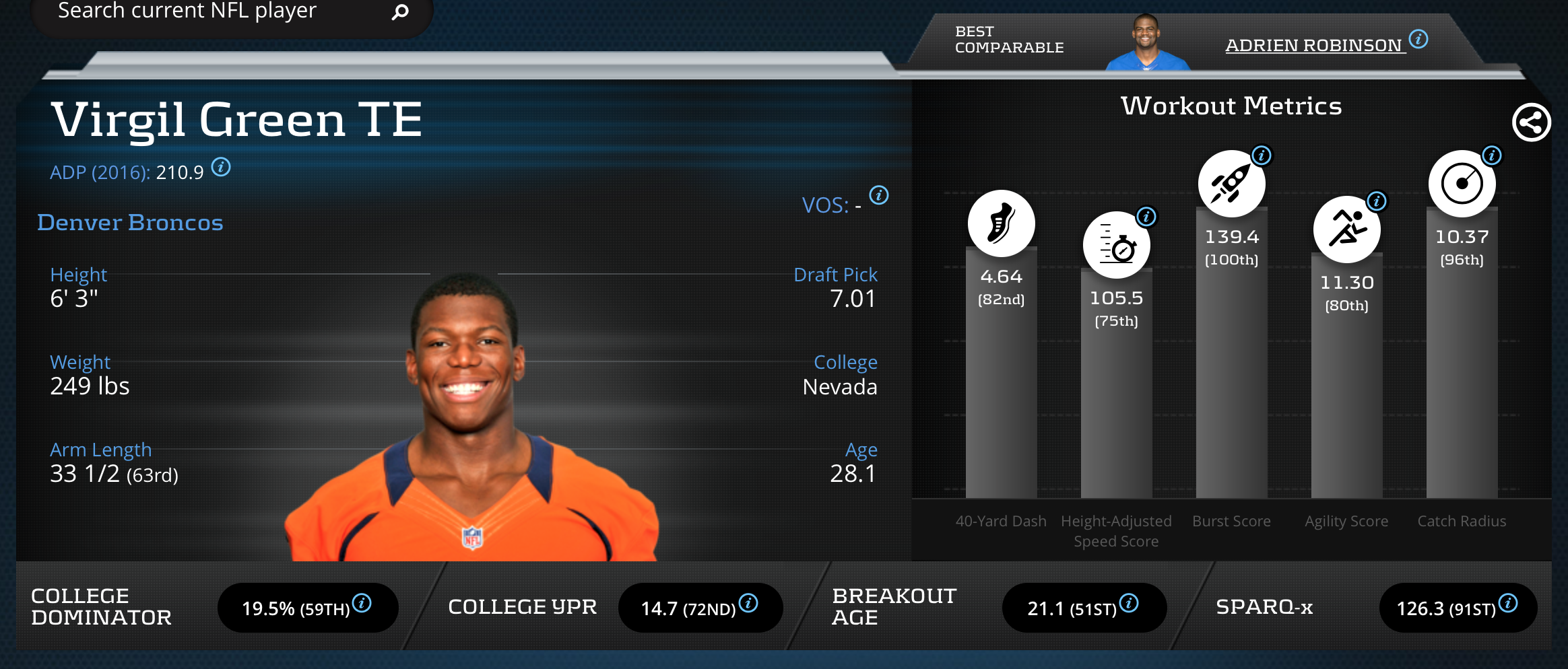Click the share icon beside Workout Metrics
1568x669 pixels.
pyautogui.click(x=1531, y=122)
